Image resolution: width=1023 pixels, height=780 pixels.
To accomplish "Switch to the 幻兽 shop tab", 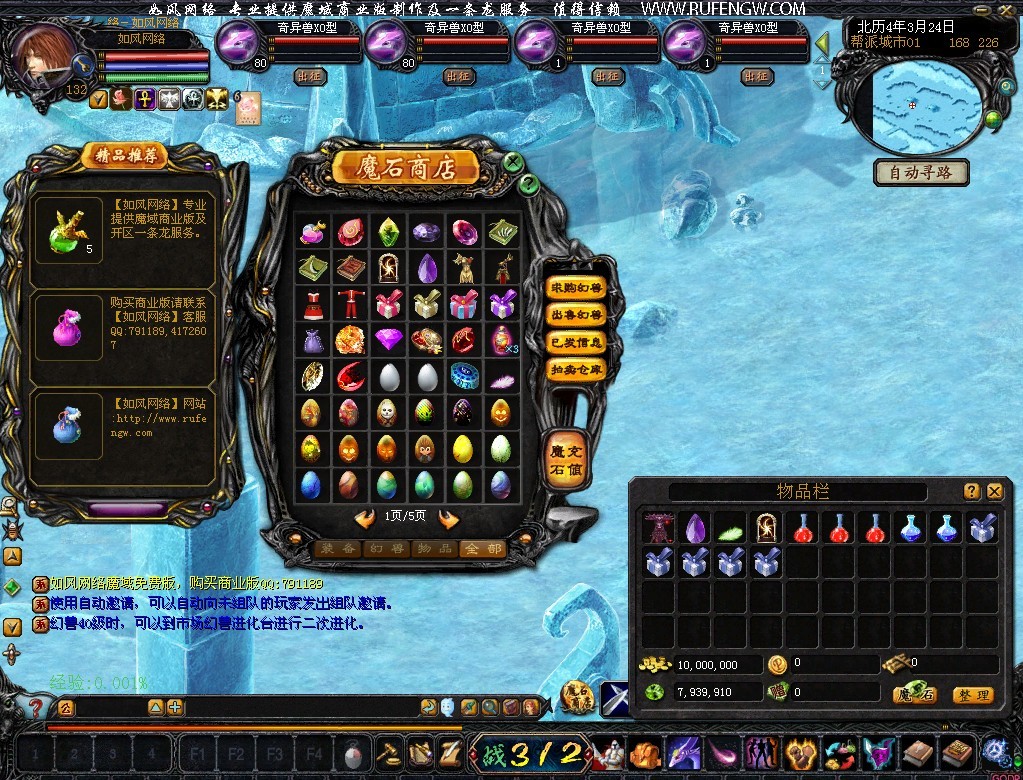I will [x=385, y=549].
